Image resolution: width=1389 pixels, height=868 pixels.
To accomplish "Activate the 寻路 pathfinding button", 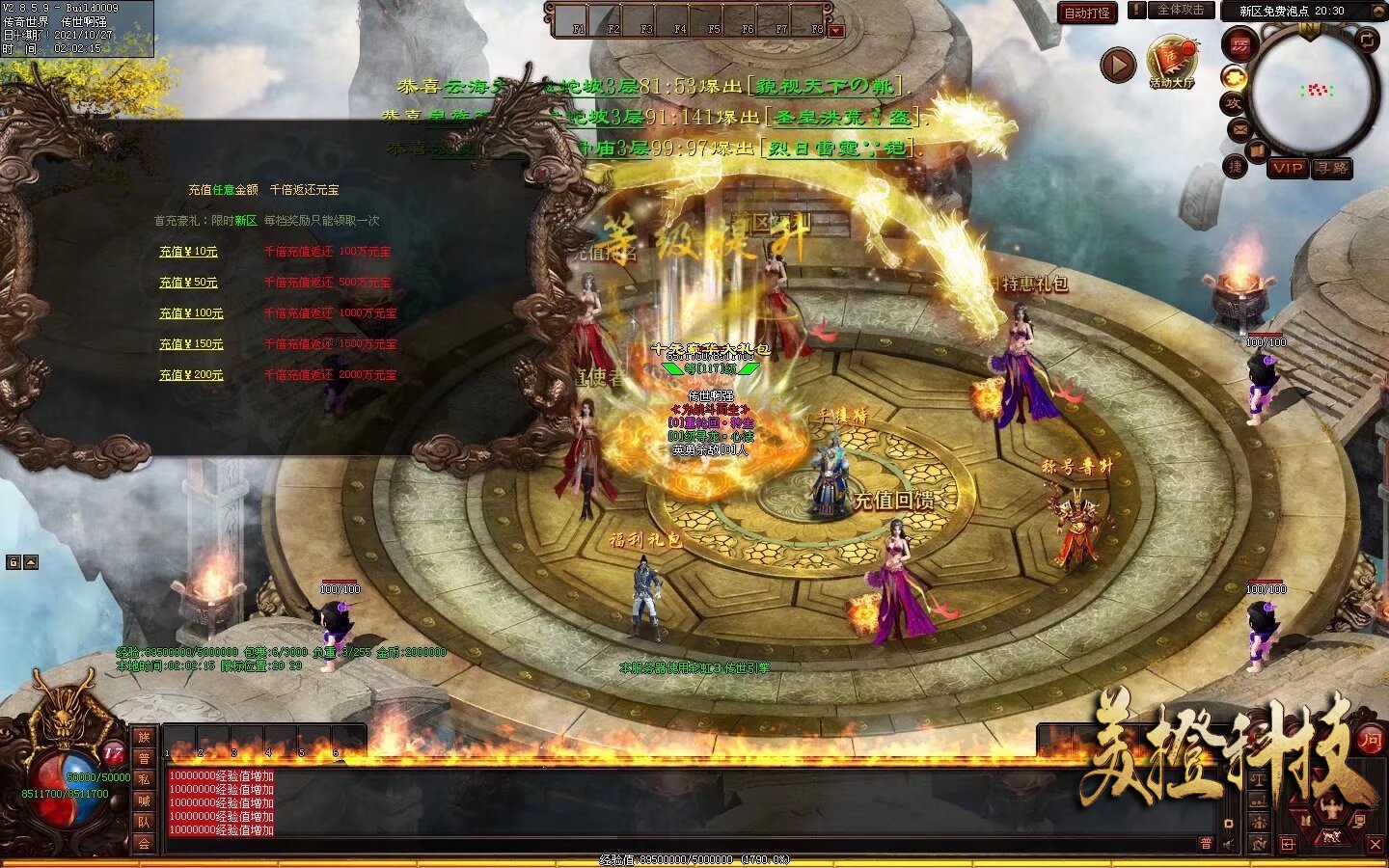I will point(1331,168).
